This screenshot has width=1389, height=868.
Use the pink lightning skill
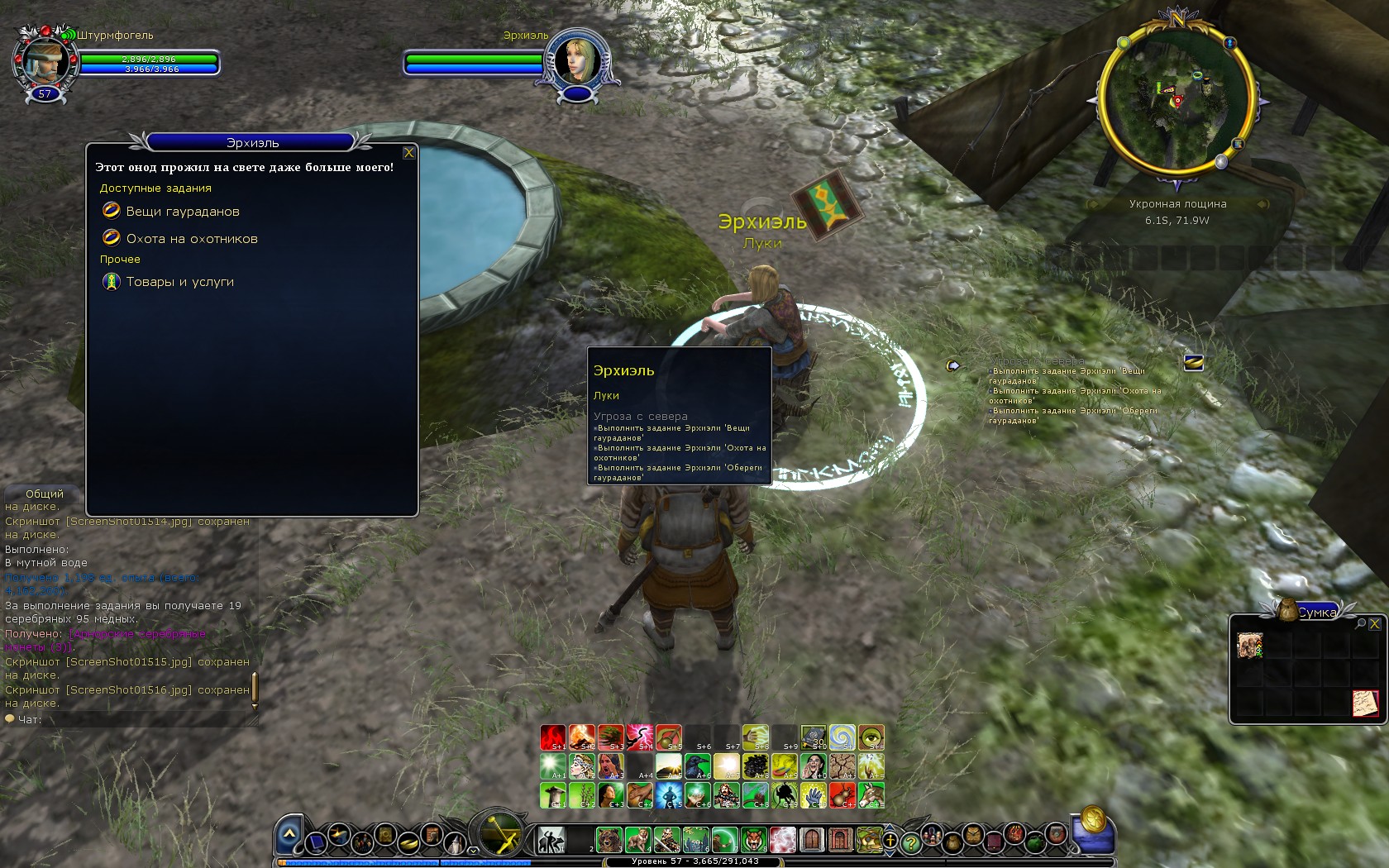tap(640, 737)
